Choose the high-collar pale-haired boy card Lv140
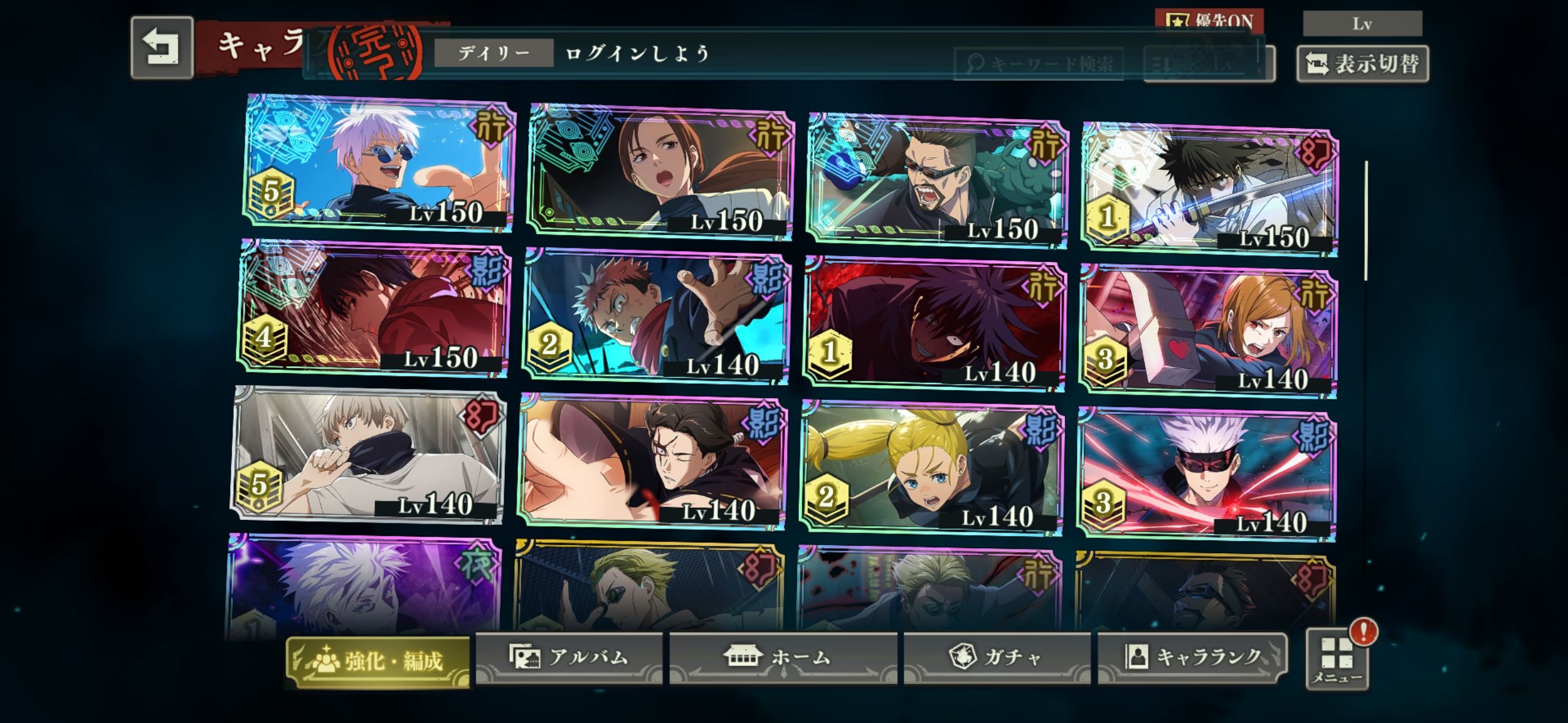The height and width of the screenshot is (723, 1568). click(369, 454)
